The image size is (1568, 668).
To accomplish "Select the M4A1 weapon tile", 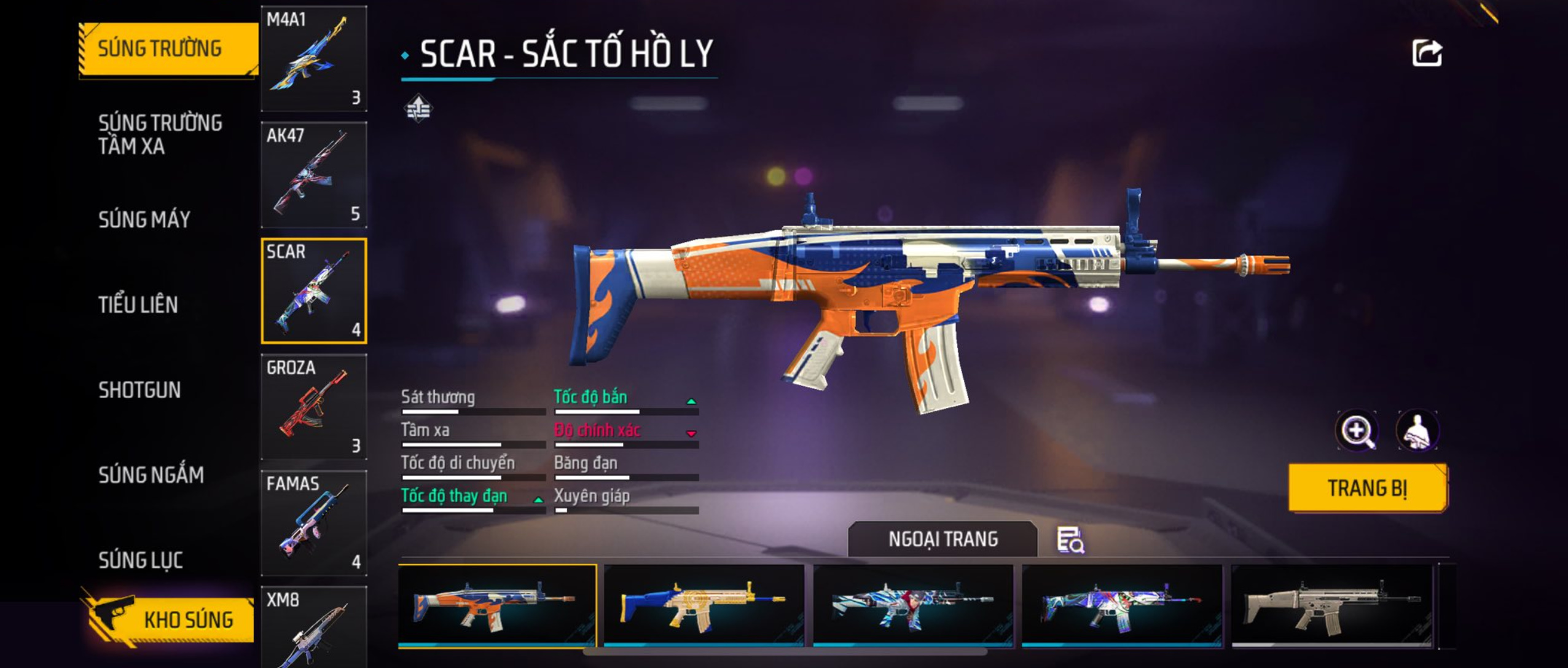I will click(314, 59).
